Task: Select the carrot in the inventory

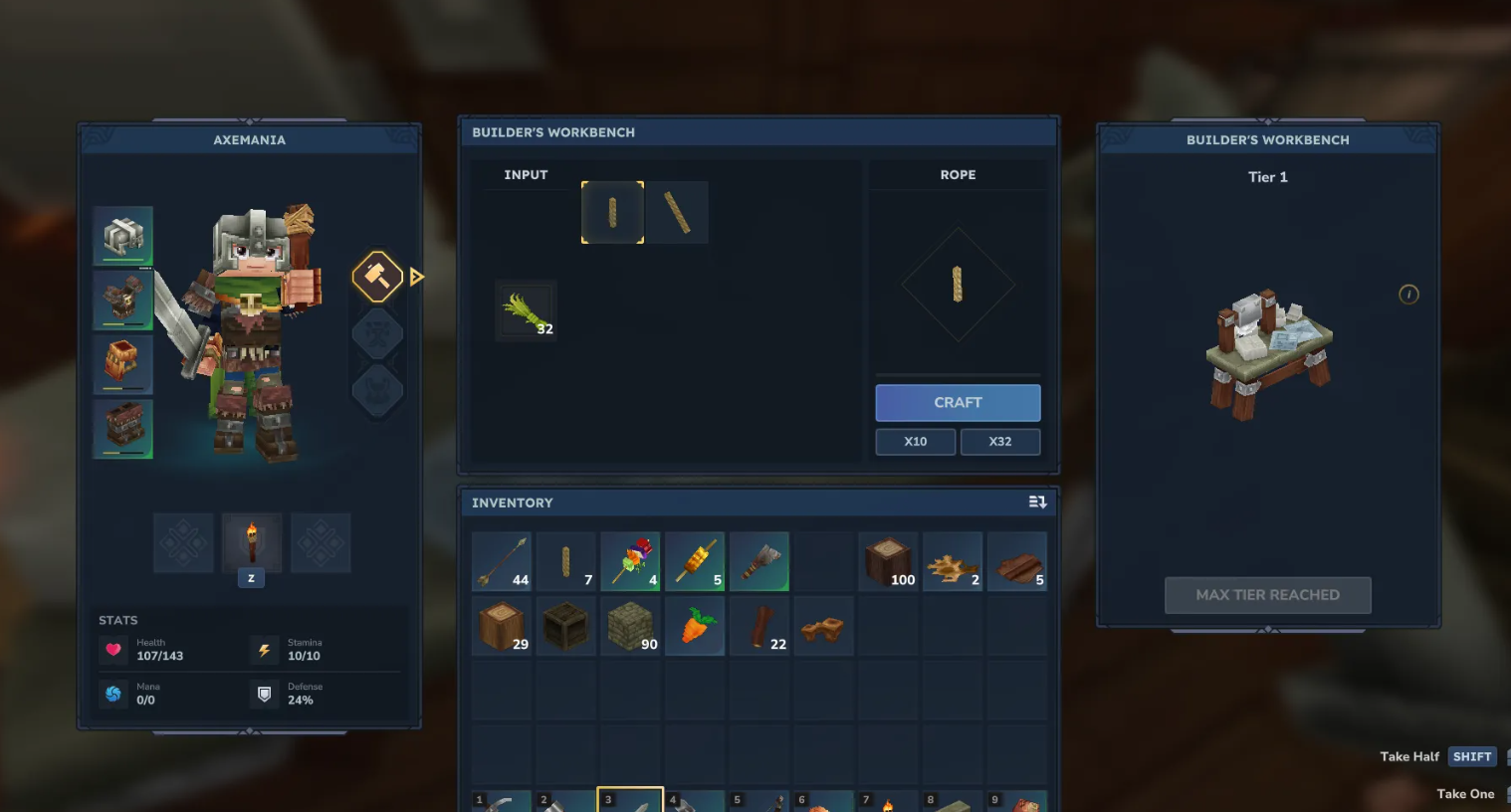Action: click(695, 626)
